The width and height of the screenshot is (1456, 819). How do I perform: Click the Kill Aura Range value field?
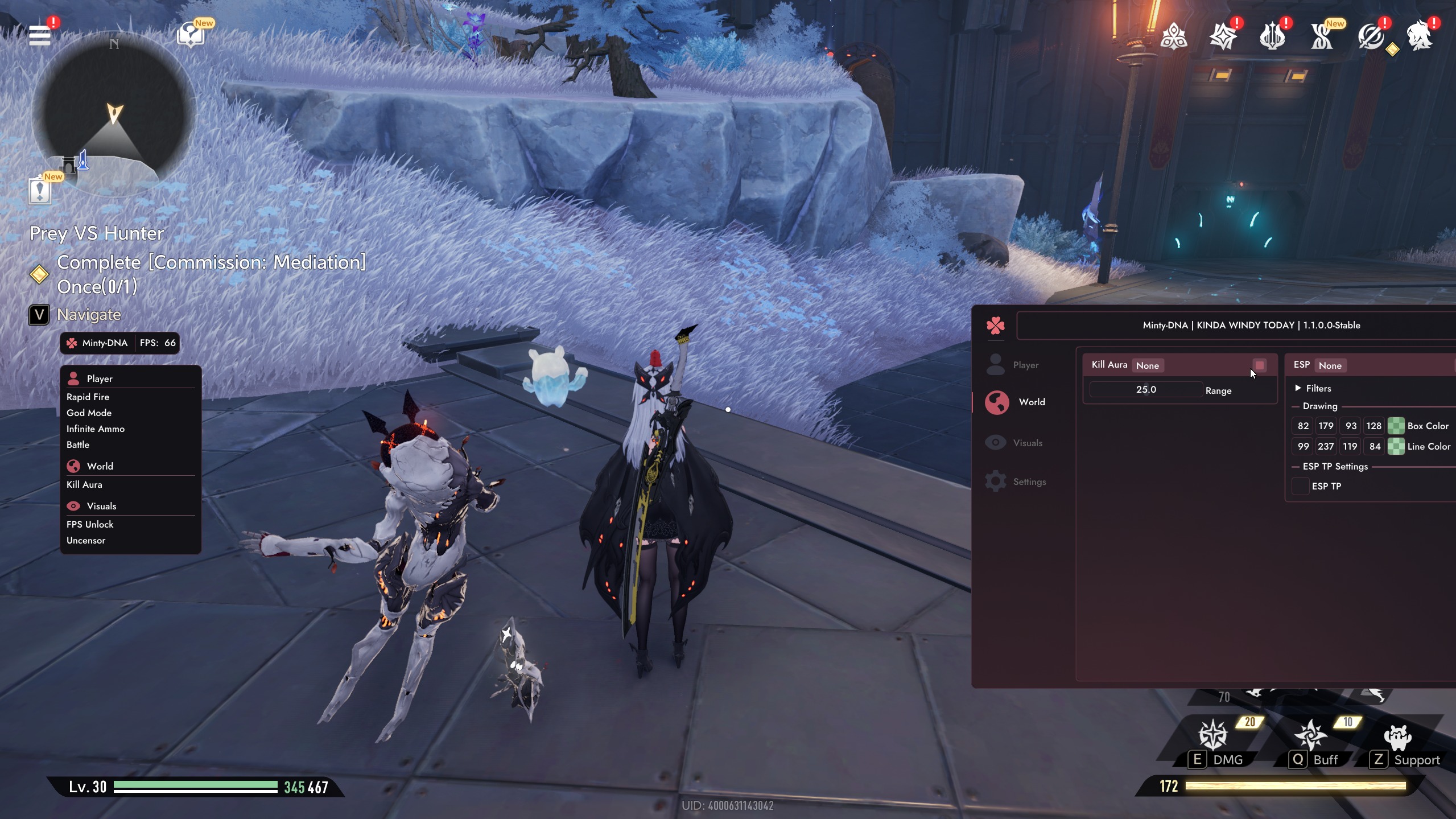point(1145,390)
